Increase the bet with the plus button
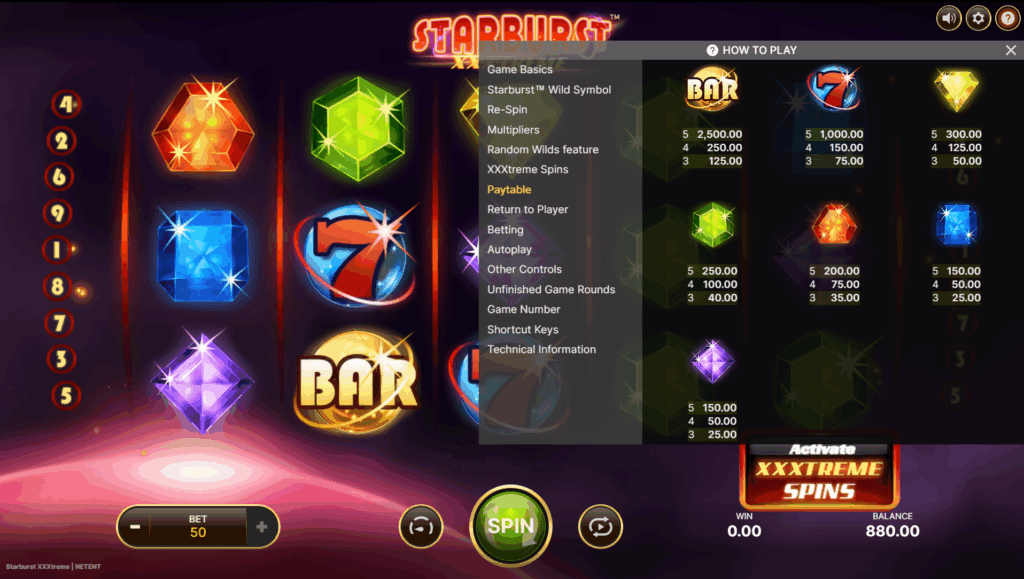Viewport: 1024px width, 579px height. (262, 527)
